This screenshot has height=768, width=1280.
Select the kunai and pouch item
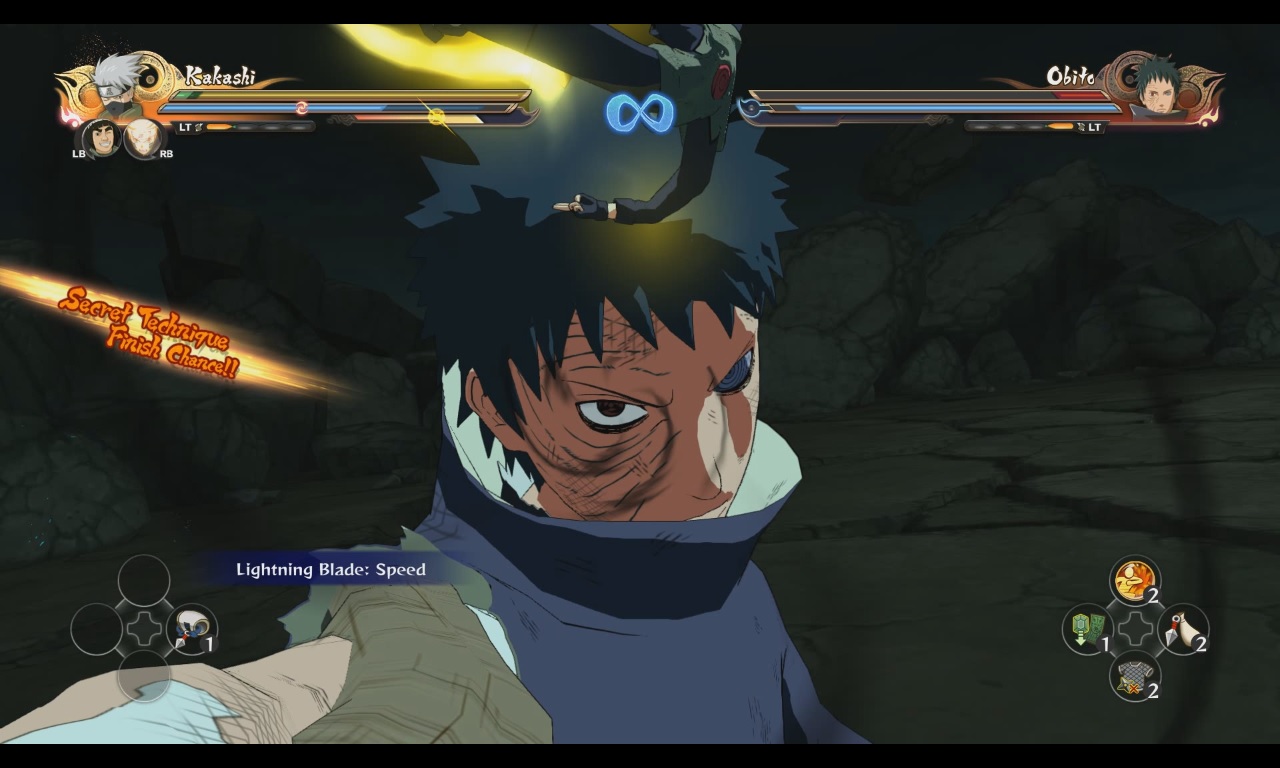pos(1182,629)
